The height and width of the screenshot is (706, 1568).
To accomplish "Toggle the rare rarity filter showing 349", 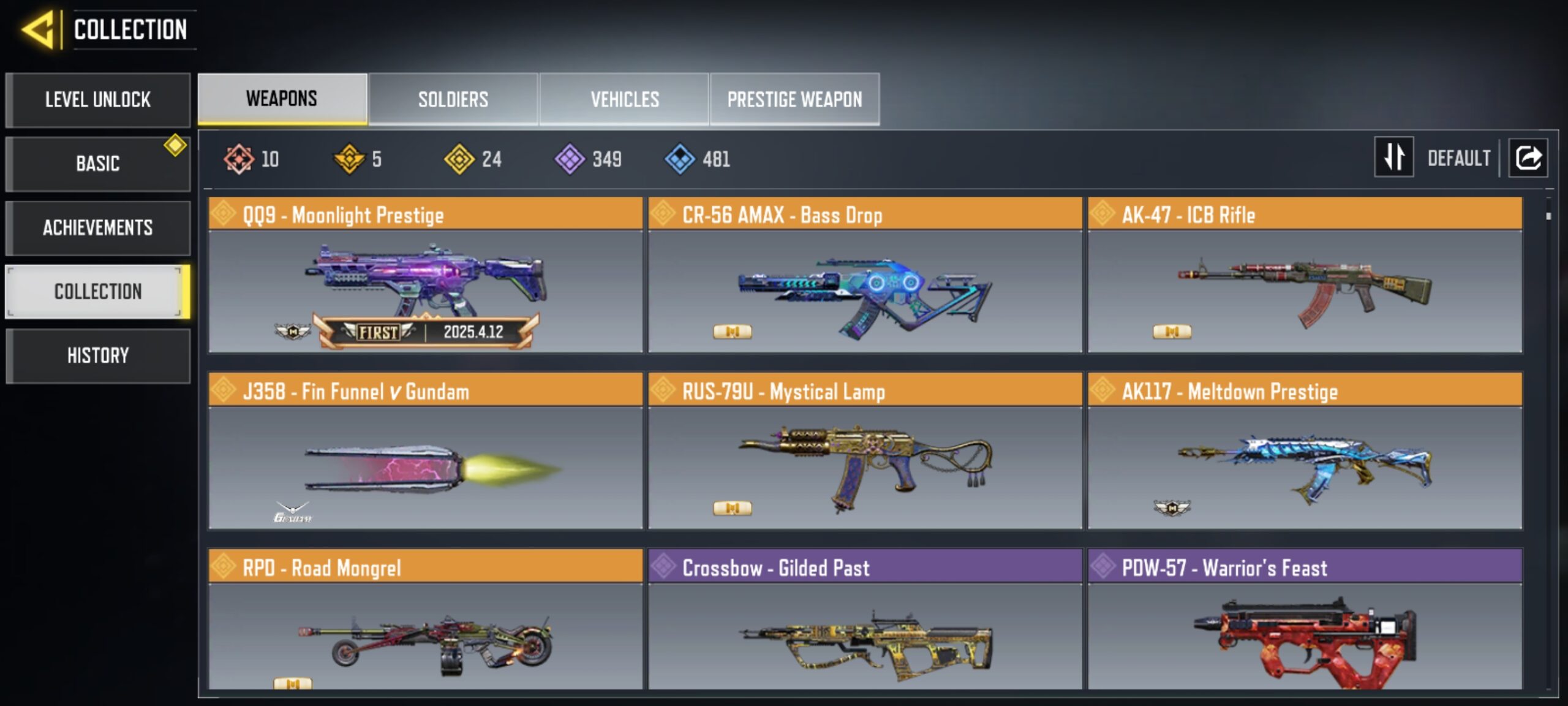I will tap(569, 158).
